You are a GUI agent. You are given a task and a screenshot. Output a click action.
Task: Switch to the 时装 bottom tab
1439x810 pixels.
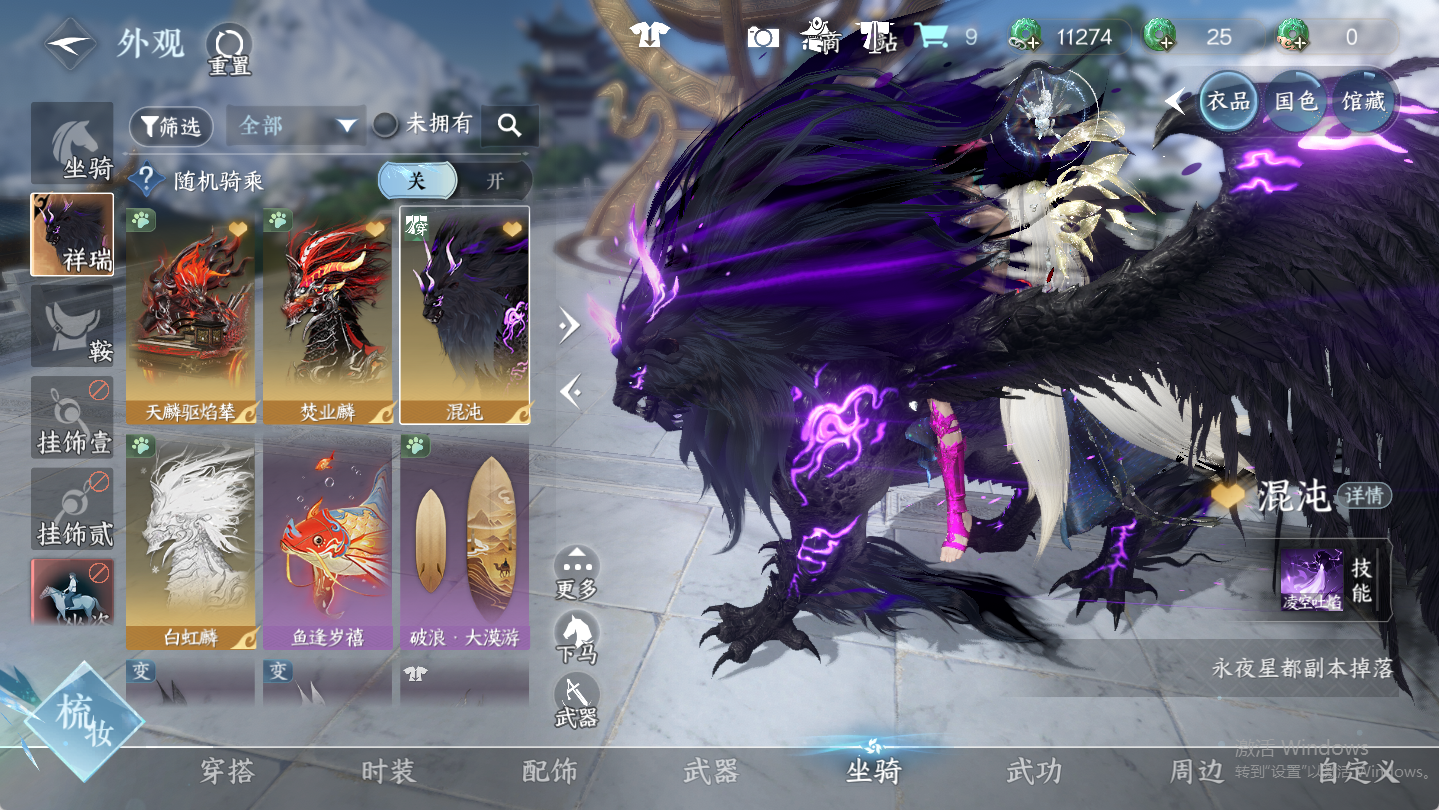tap(388, 771)
